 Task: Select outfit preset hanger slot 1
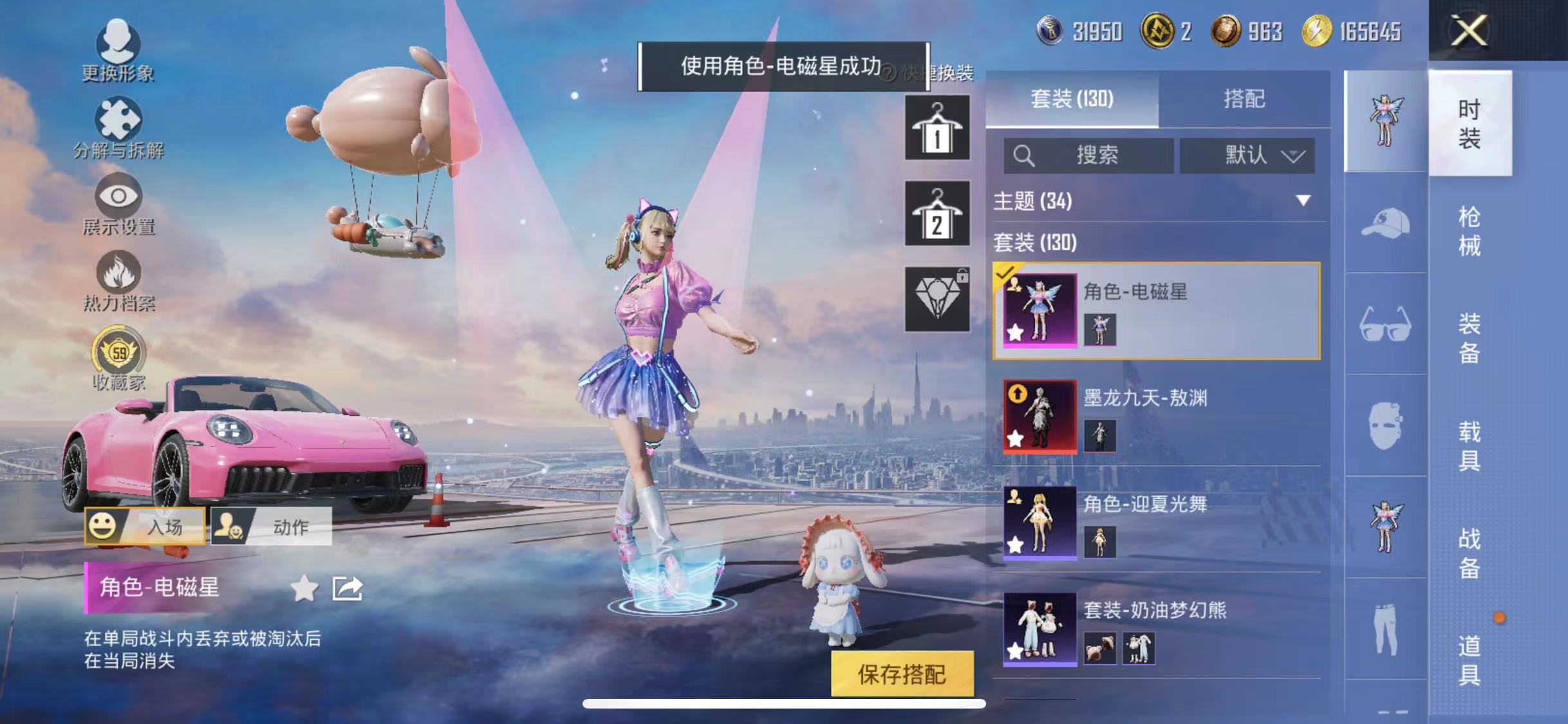937,127
